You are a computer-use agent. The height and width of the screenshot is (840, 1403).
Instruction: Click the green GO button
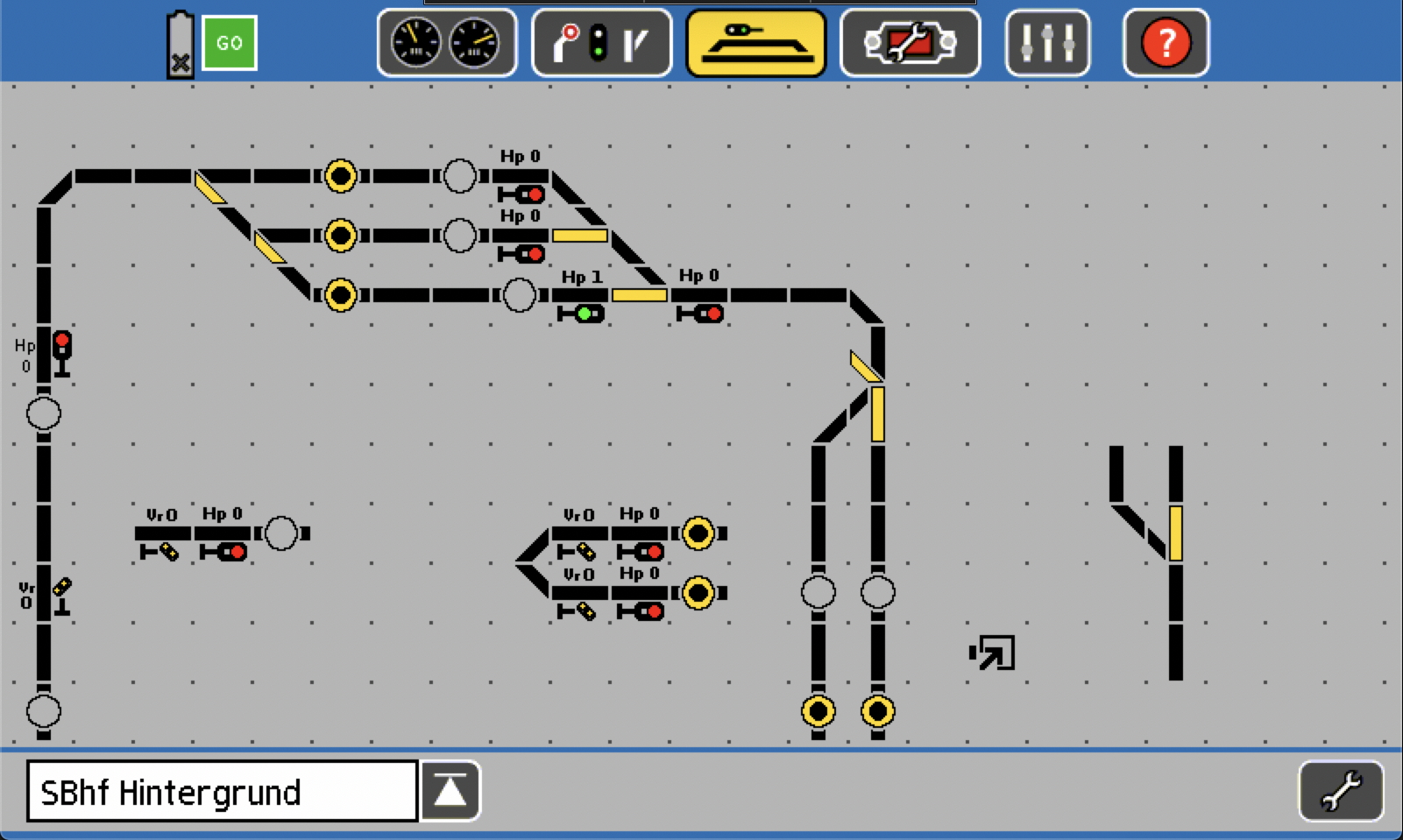click(x=230, y=43)
